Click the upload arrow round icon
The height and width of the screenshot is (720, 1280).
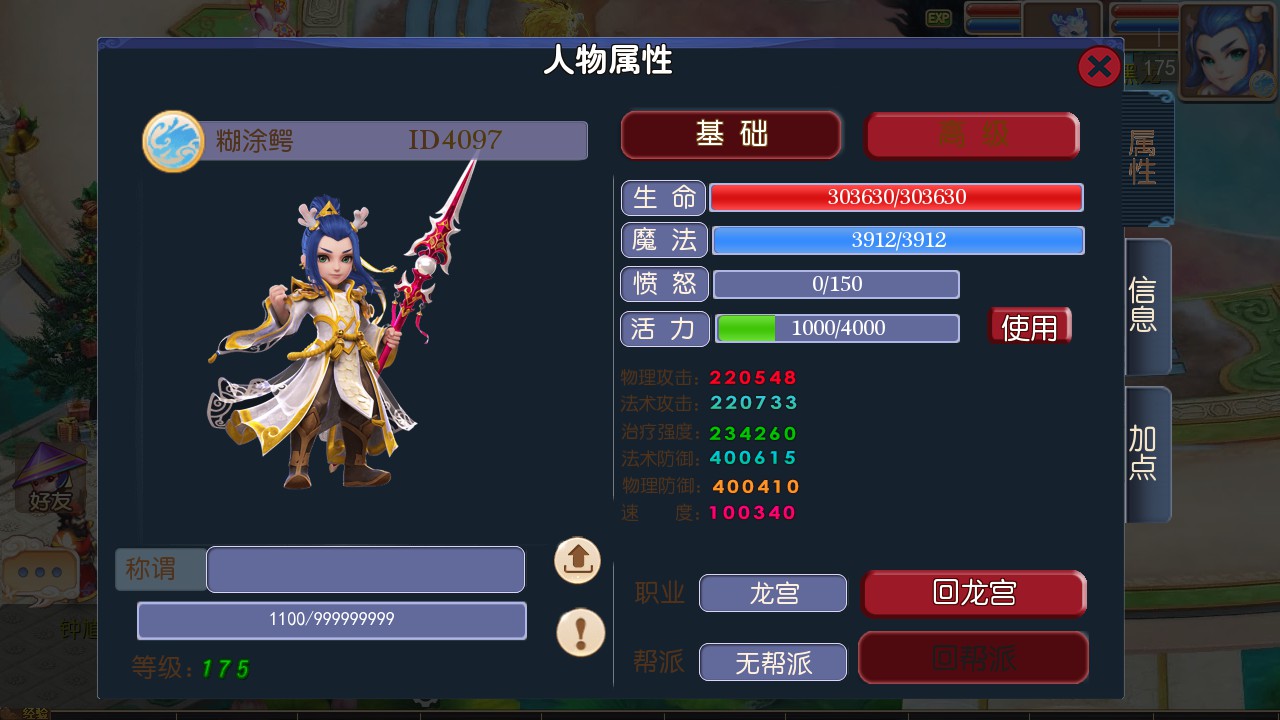(578, 561)
